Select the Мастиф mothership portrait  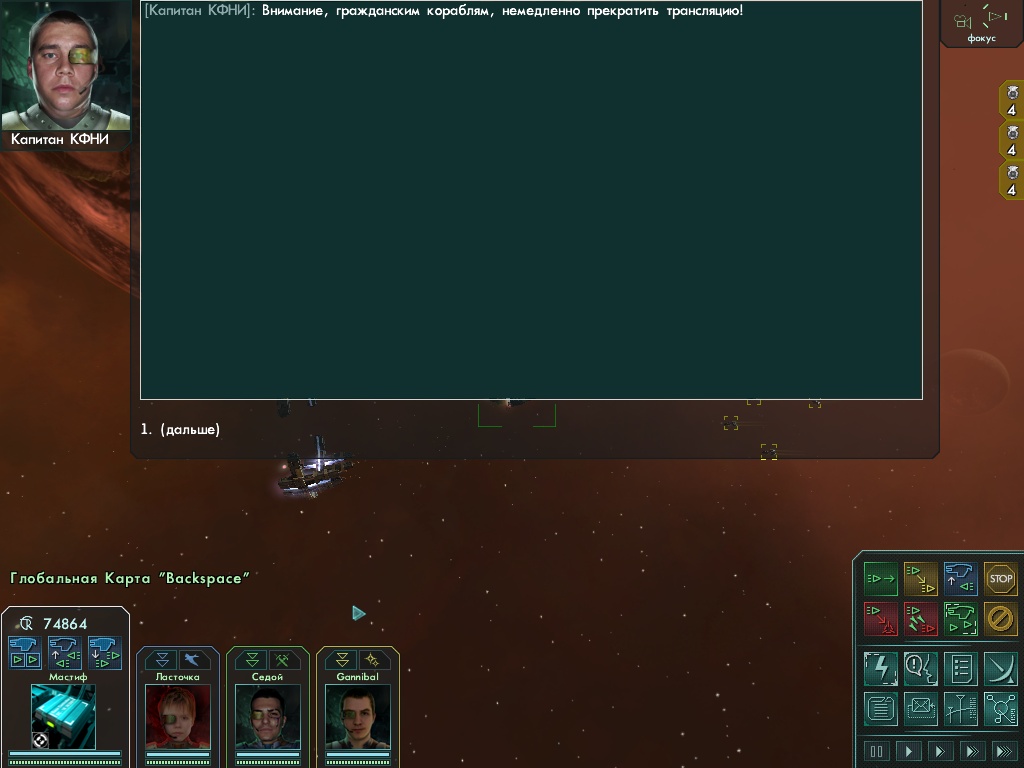[x=63, y=715]
